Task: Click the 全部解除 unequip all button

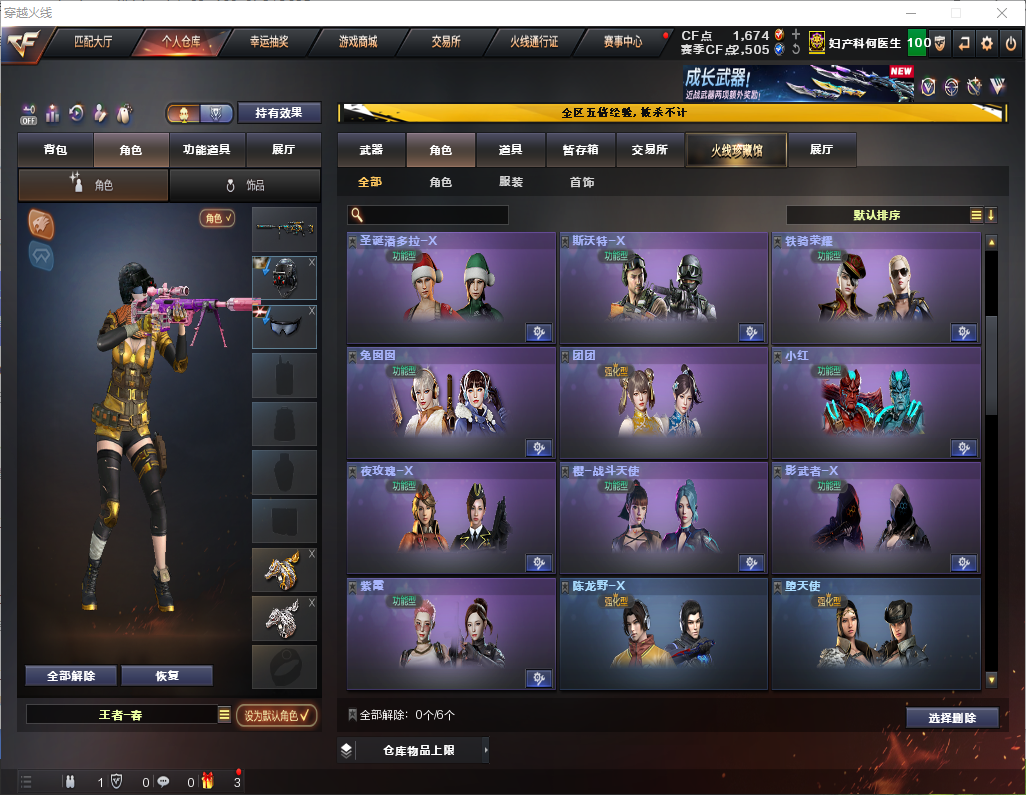Action: 70,675
